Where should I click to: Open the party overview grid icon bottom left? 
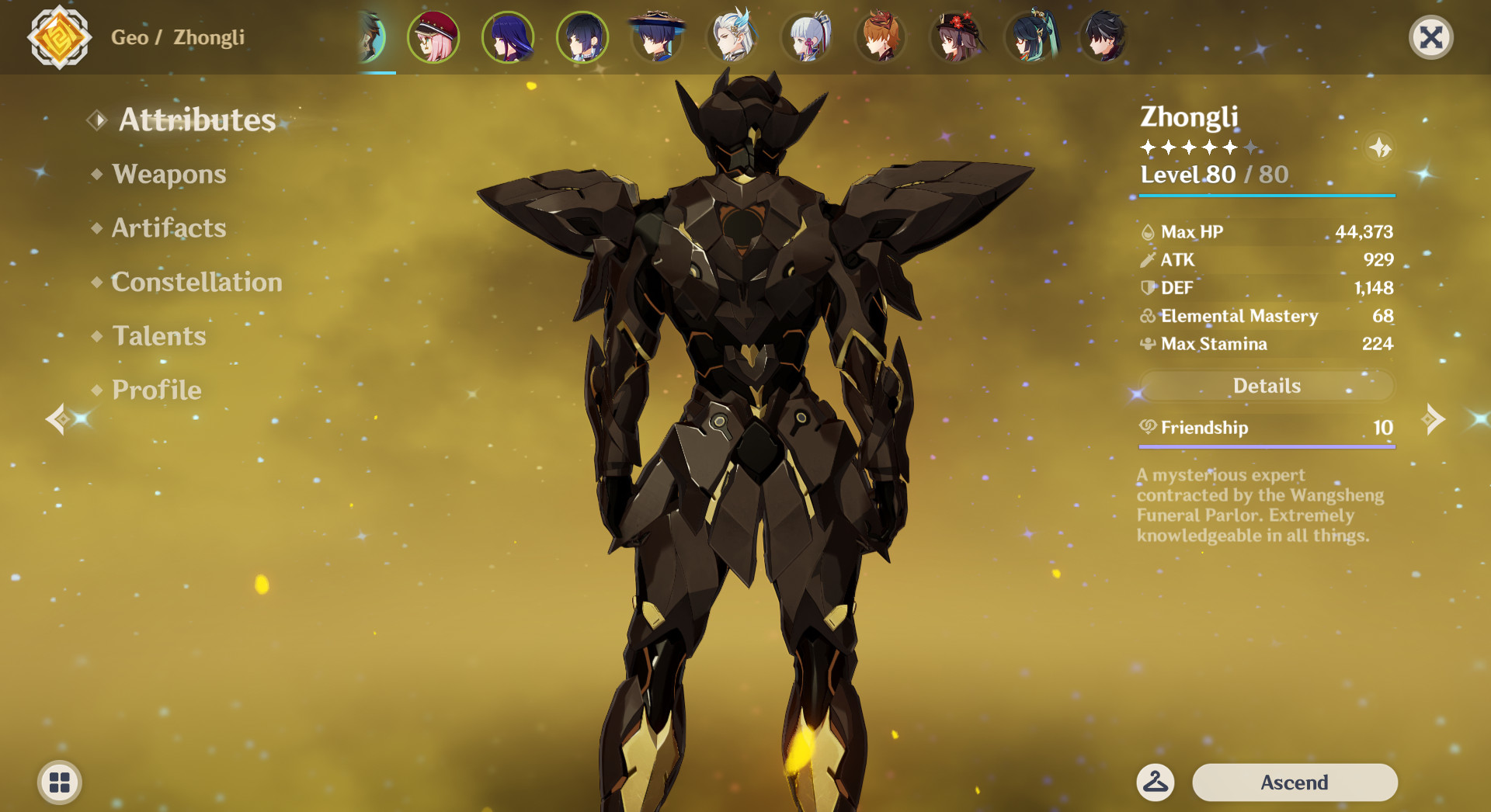click(x=58, y=783)
